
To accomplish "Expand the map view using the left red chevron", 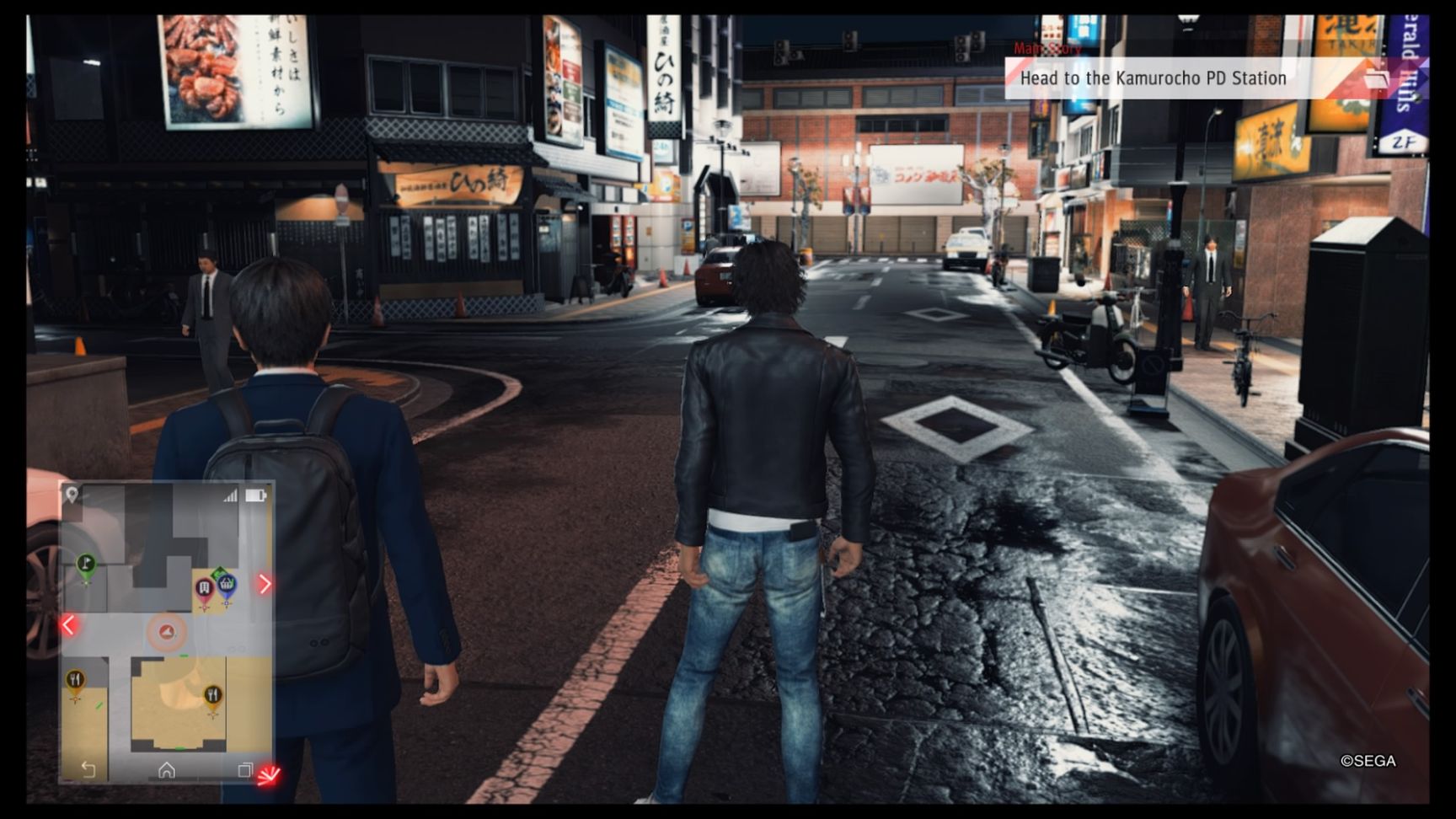I will click(67, 625).
